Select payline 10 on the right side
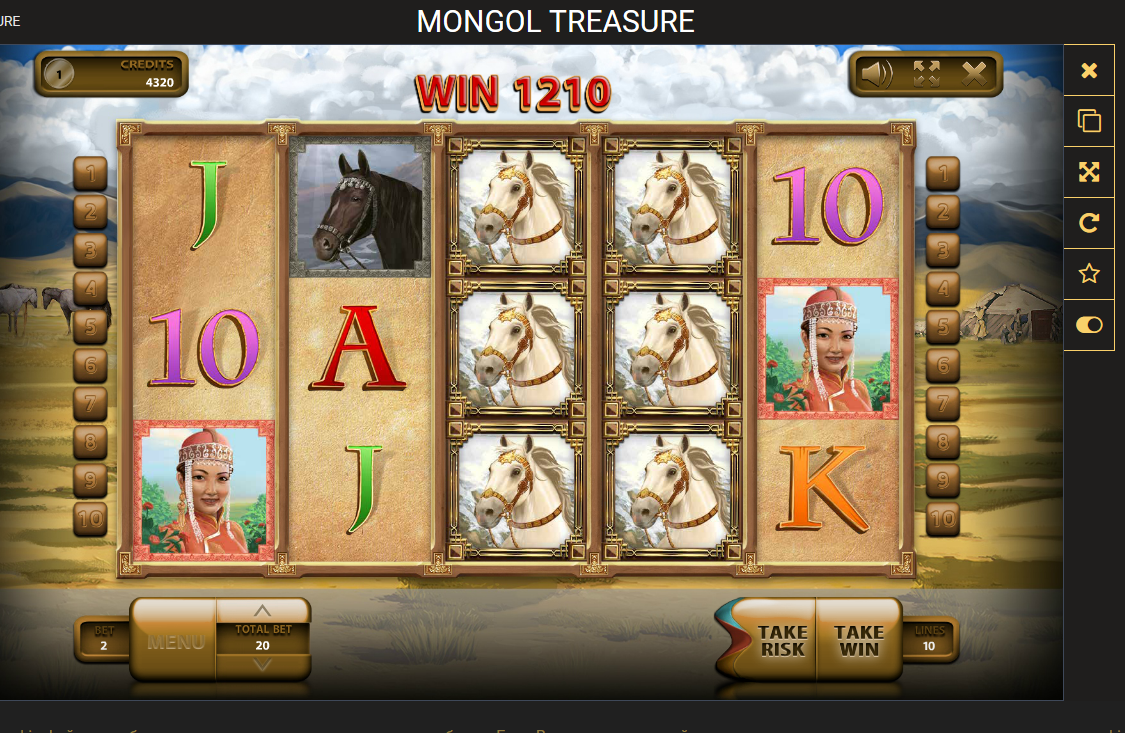This screenshot has width=1125, height=733. click(943, 519)
